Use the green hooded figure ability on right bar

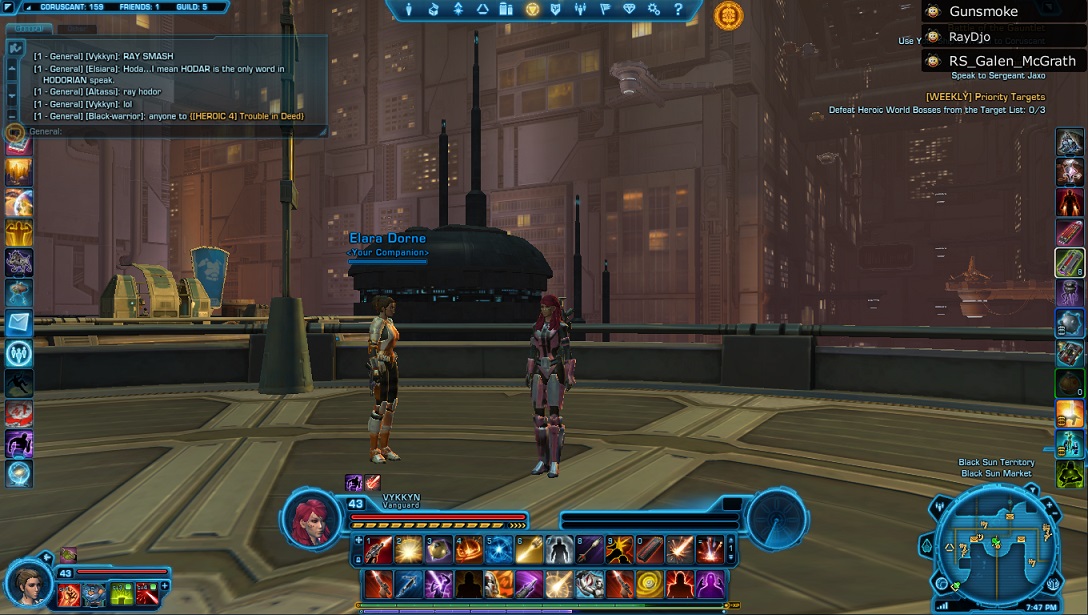(x=1070, y=473)
